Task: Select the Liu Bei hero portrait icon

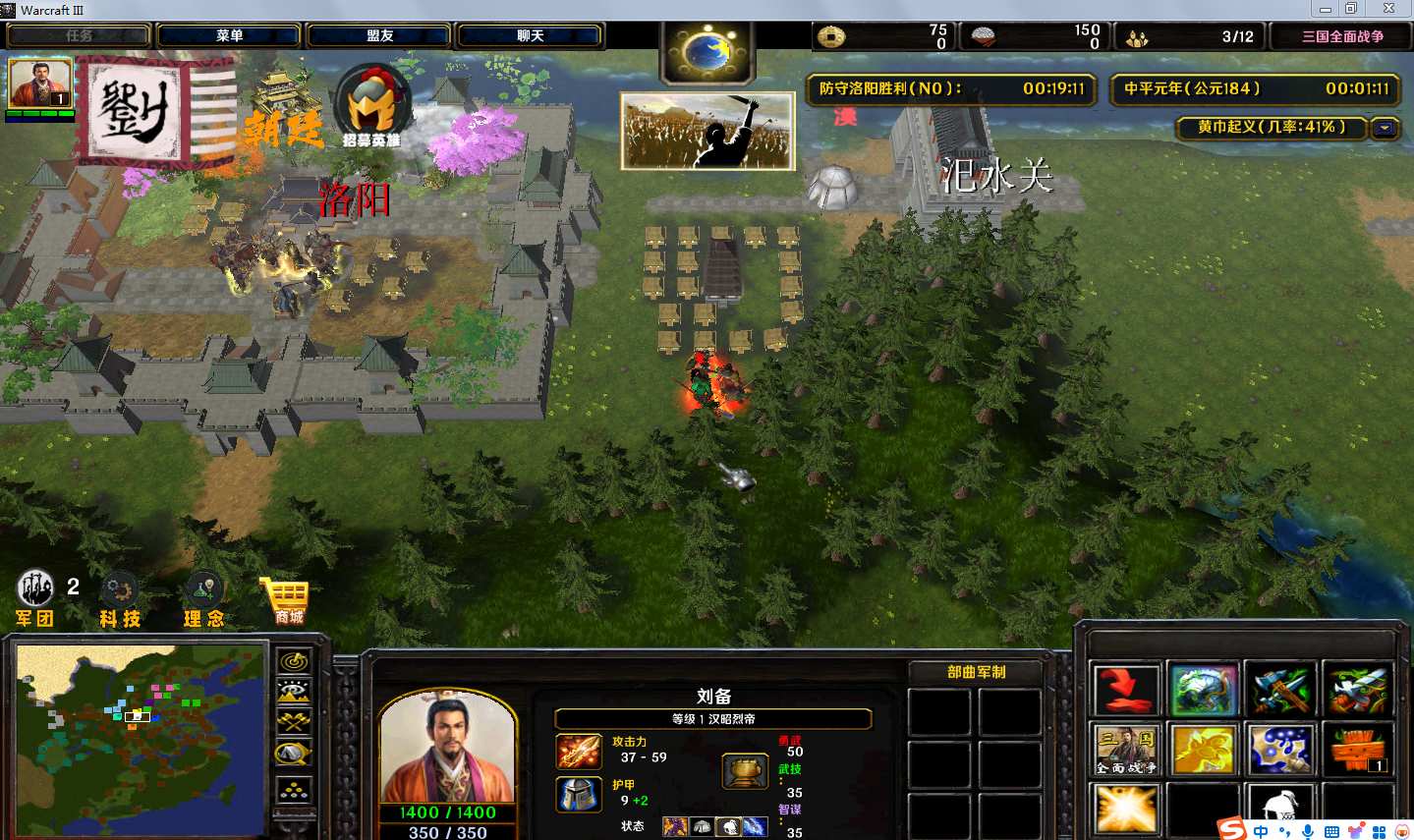Action: pos(40,84)
